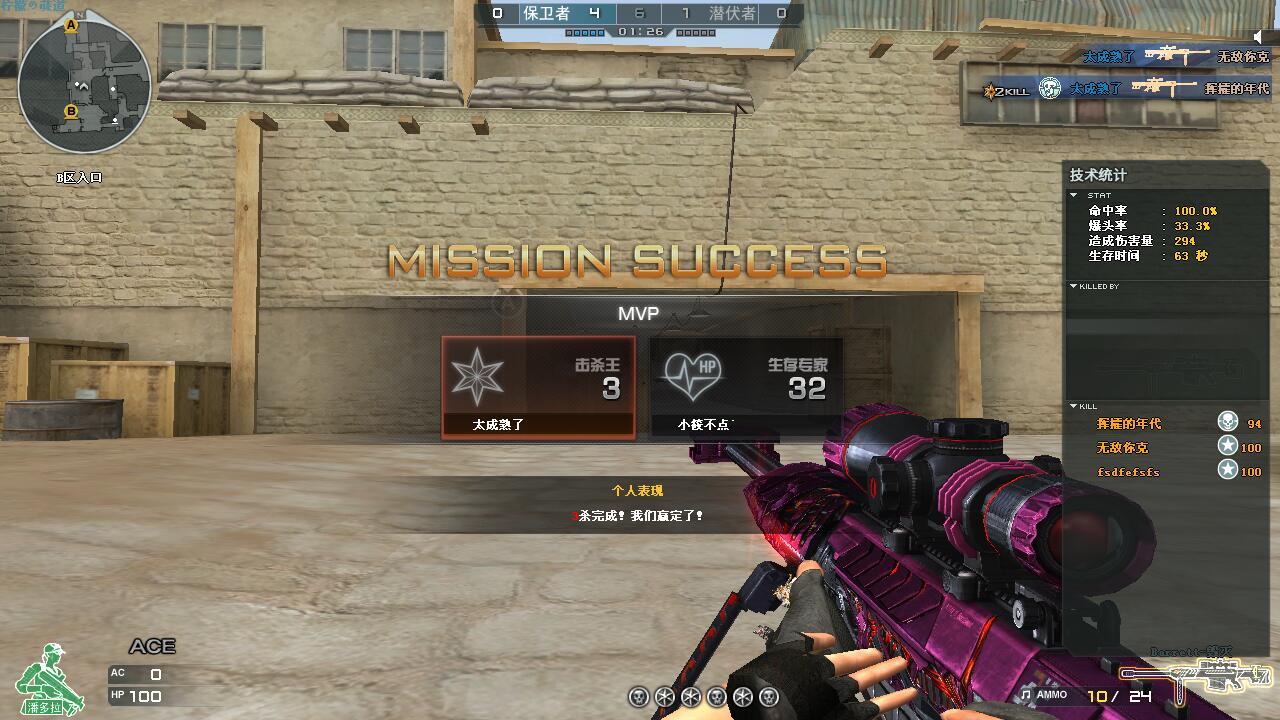This screenshot has height=720, width=1280.
Task: Collapse the STAT section arrow
Action: tap(1074, 195)
